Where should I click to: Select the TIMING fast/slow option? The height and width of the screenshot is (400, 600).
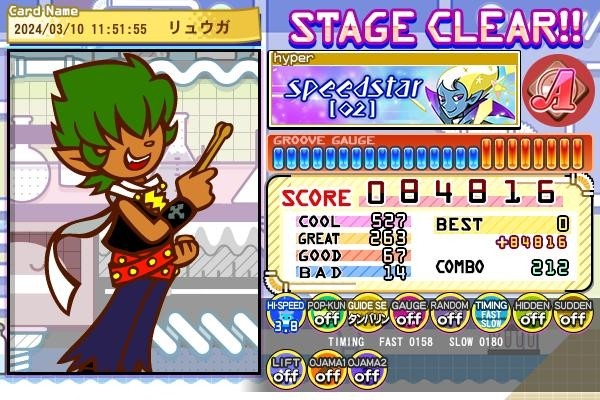click(x=491, y=316)
